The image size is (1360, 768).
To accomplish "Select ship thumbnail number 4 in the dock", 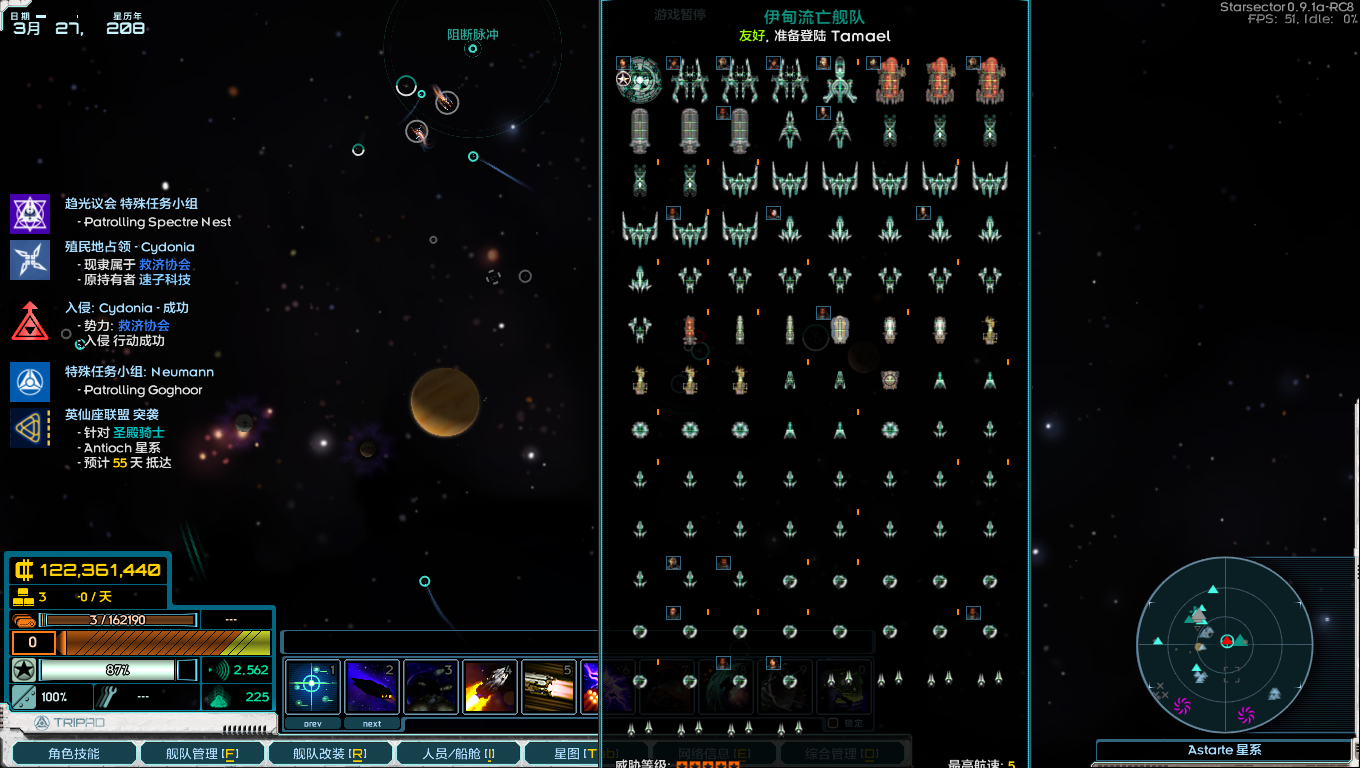I will (x=489, y=687).
